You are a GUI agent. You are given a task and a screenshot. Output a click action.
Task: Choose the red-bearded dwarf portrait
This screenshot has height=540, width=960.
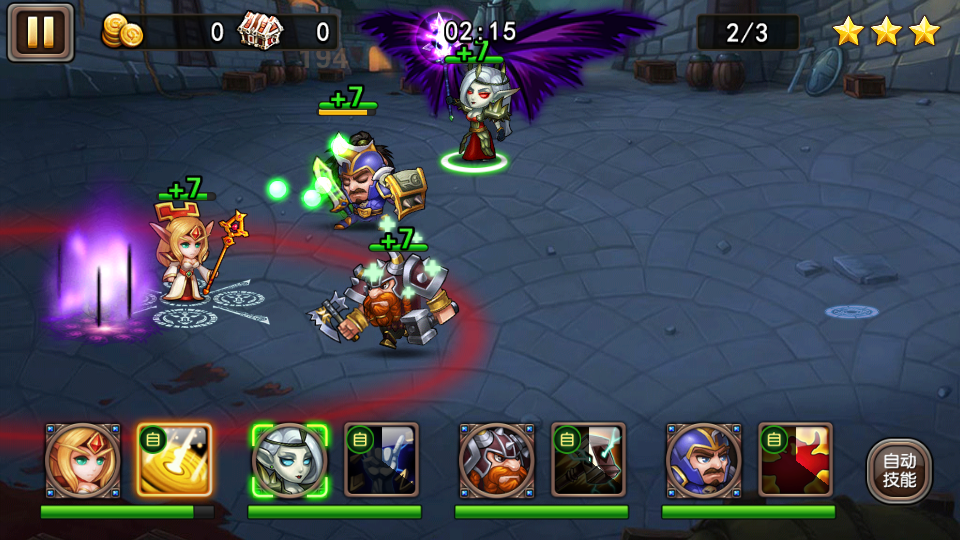coord(497,460)
